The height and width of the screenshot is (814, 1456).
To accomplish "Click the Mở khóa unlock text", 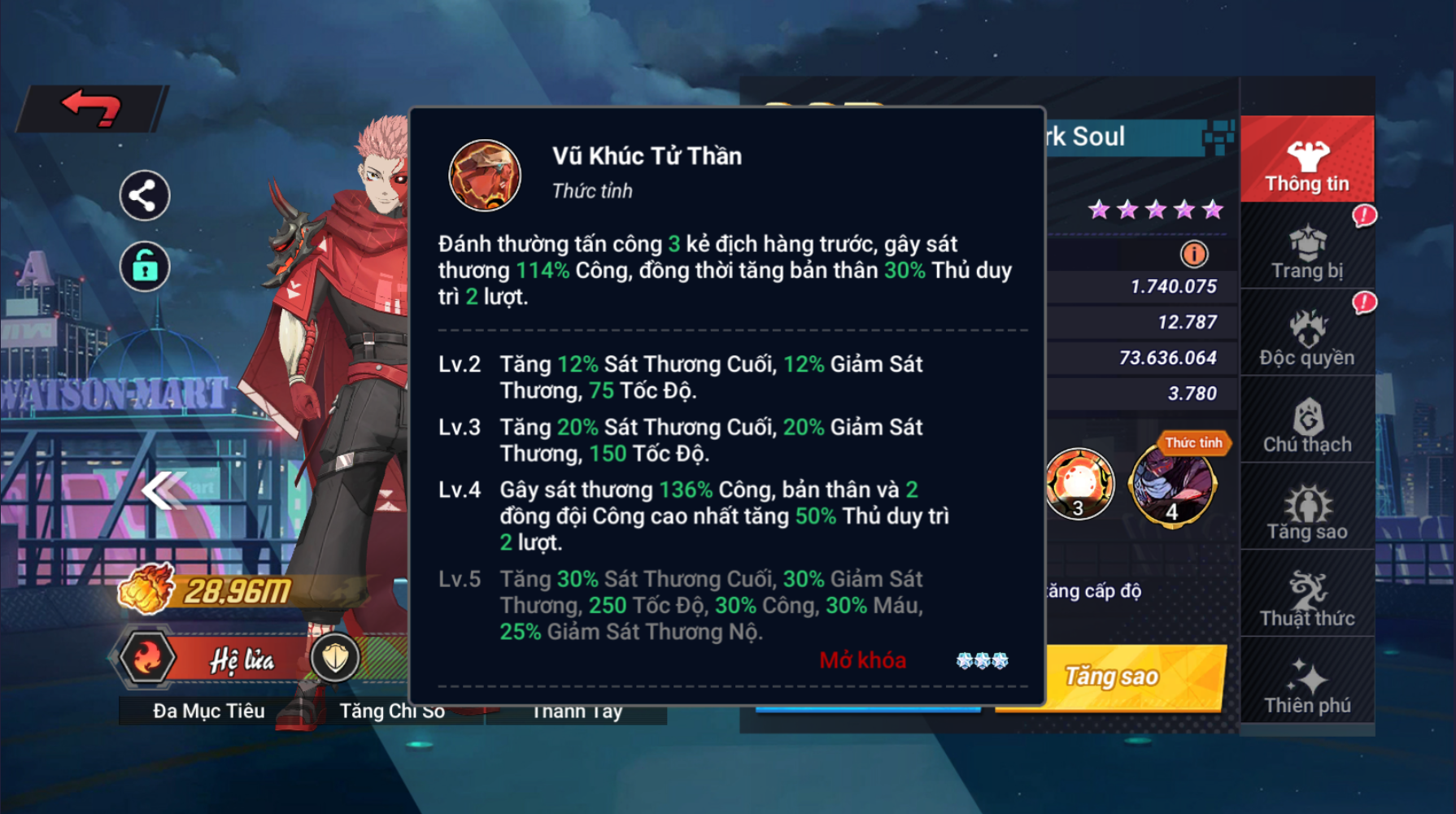I will (862, 660).
